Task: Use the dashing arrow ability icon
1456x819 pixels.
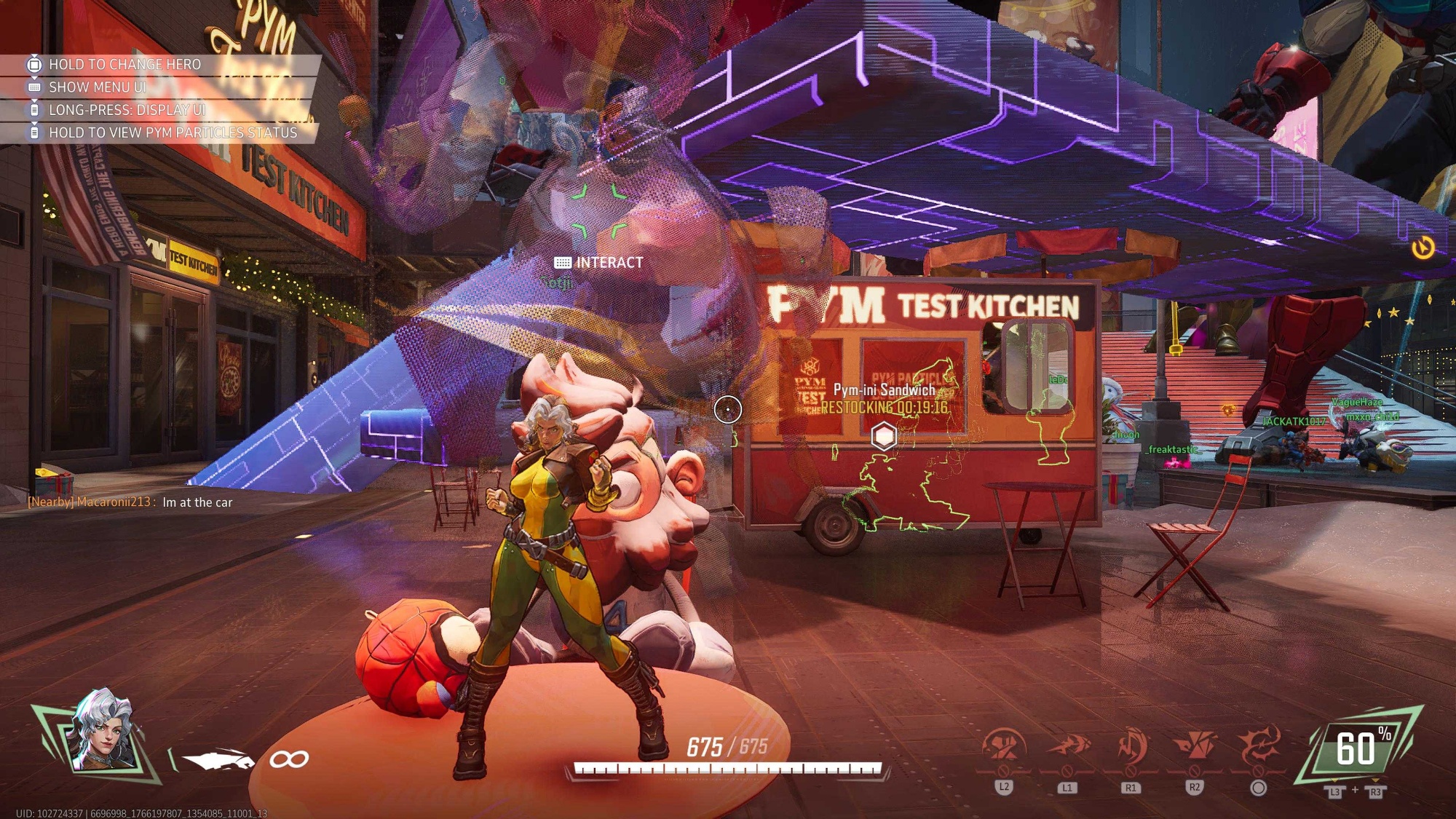Action: pos(1067,747)
